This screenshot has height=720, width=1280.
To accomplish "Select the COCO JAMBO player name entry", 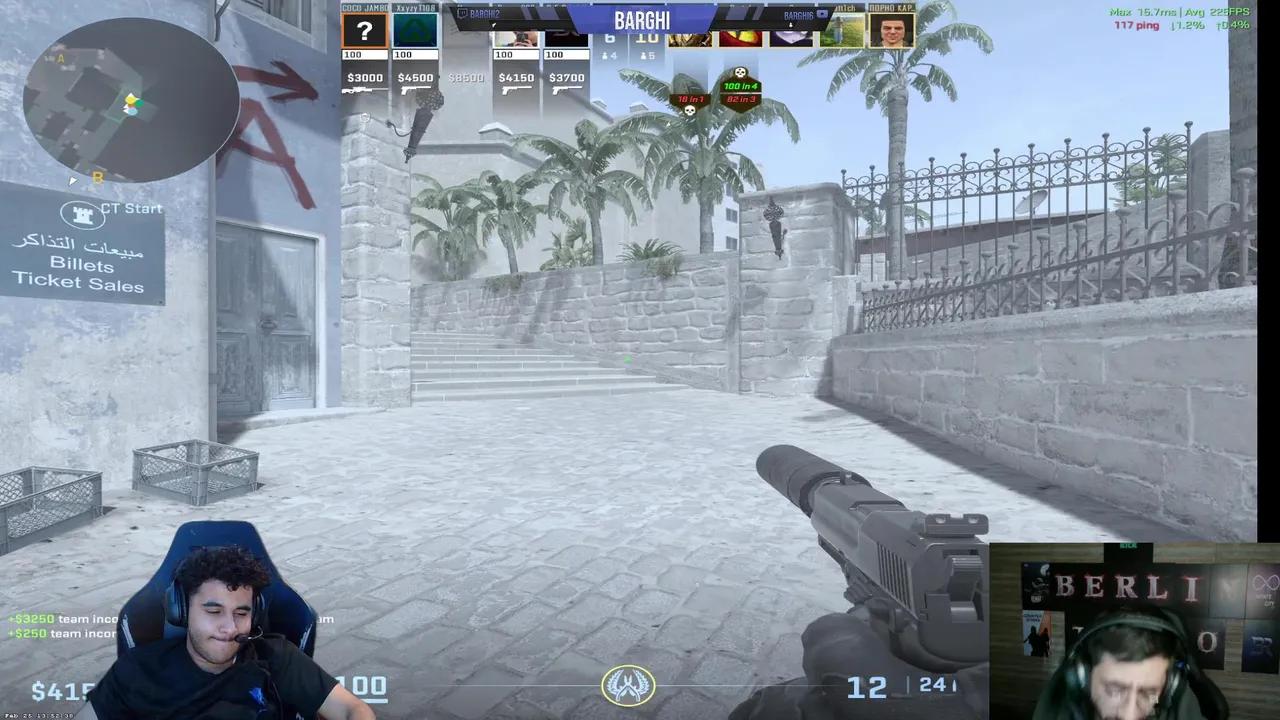I will (363, 5).
